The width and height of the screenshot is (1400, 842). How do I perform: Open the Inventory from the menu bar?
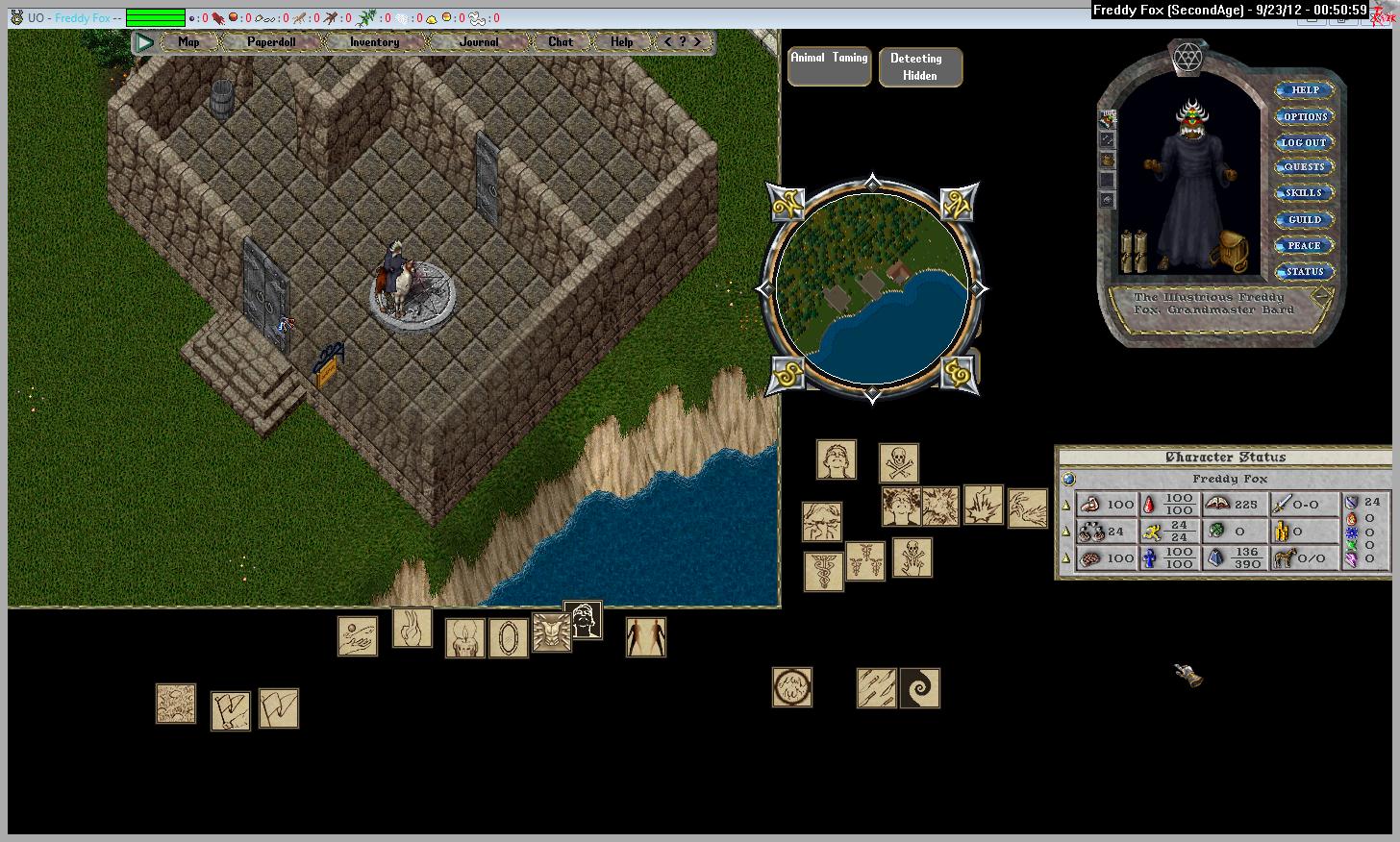point(374,42)
